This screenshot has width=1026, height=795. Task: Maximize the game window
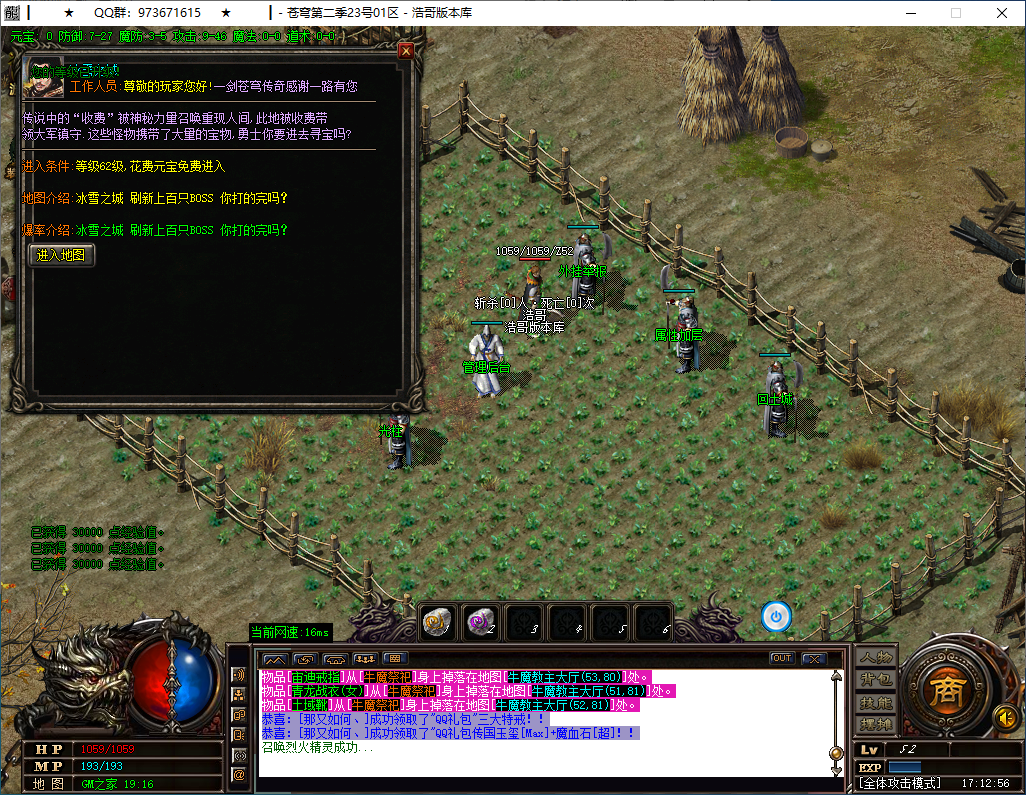pyautogui.click(x=955, y=13)
